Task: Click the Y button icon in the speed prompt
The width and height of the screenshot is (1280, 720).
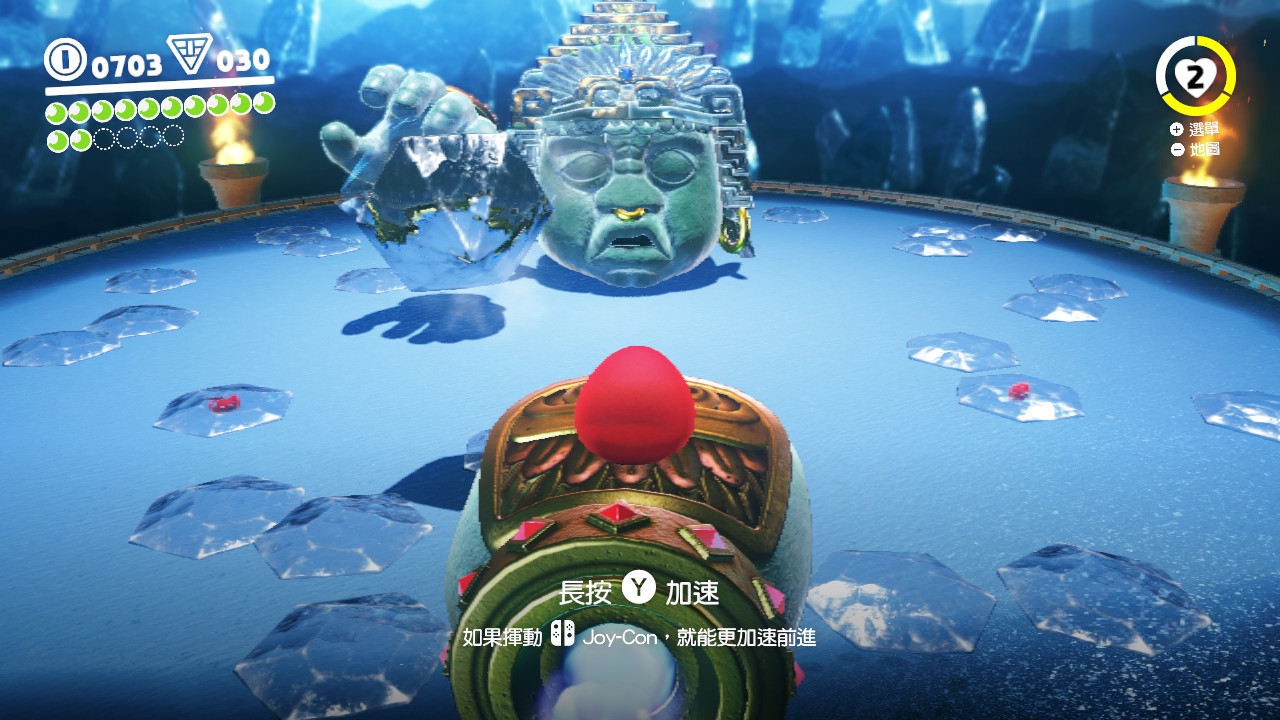Action: (x=641, y=590)
